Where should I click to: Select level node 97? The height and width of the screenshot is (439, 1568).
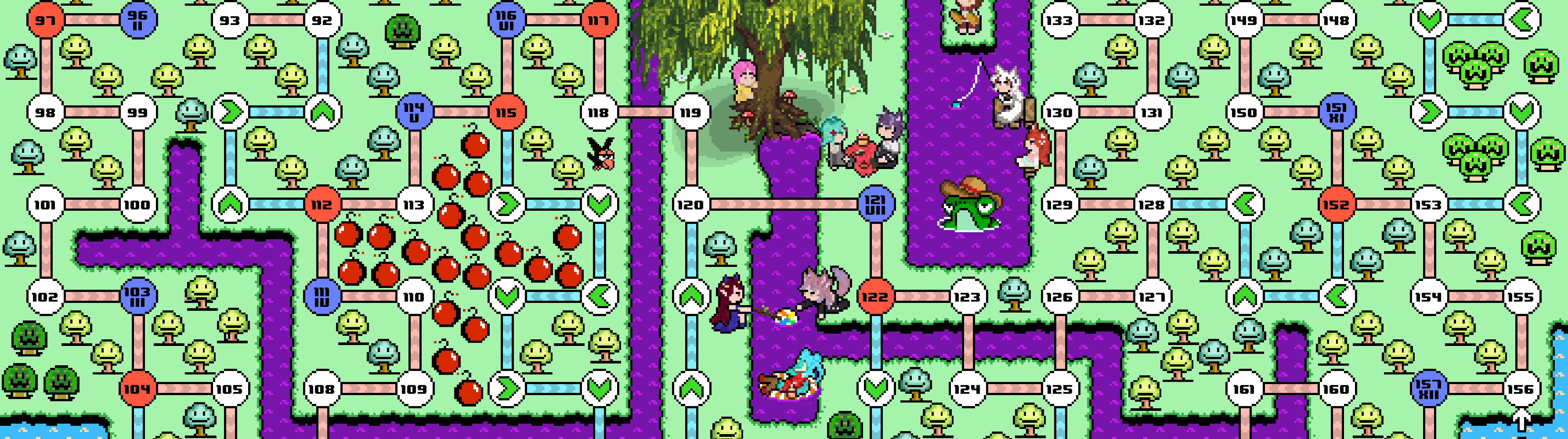pyautogui.click(x=46, y=20)
